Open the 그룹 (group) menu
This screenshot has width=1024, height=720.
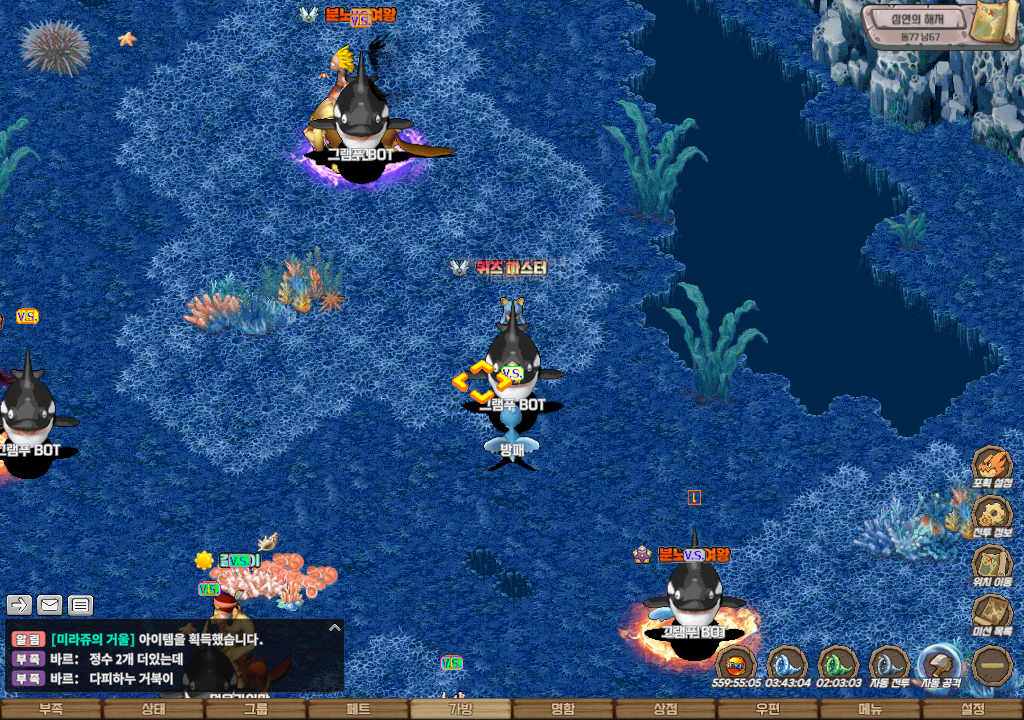pos(256,709)
